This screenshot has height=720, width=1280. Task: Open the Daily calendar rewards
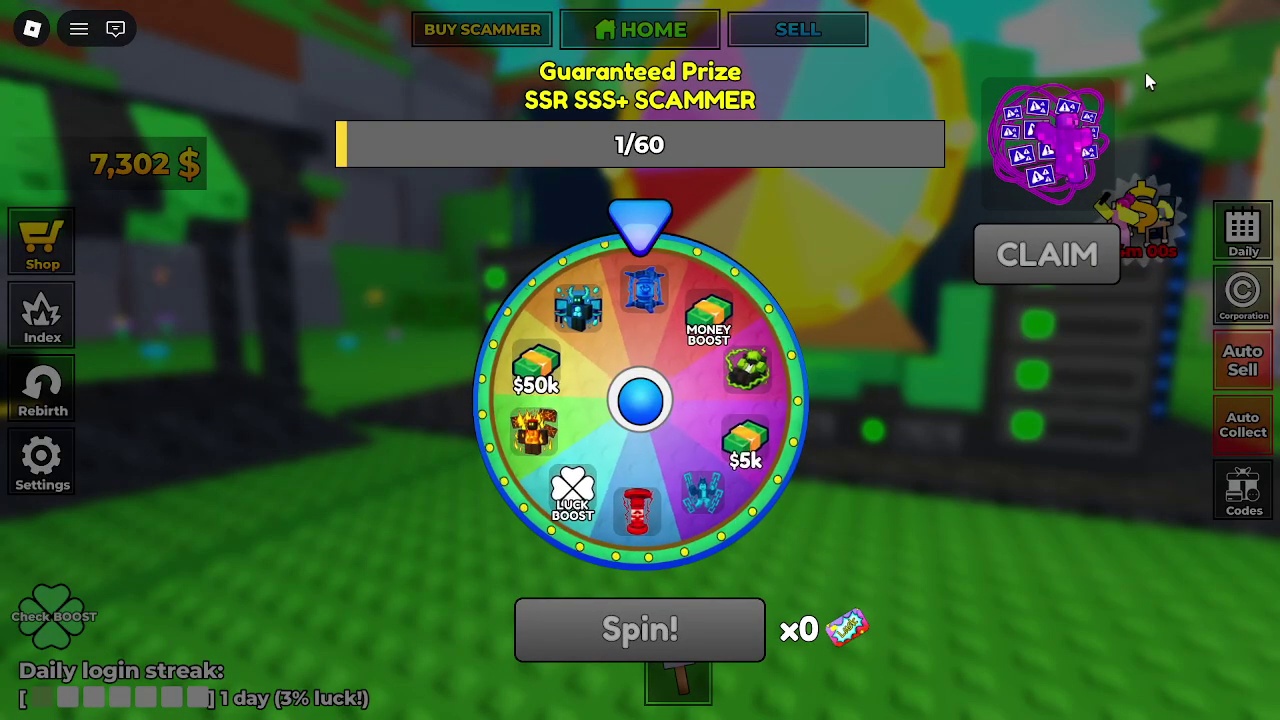(x=1243, y=233)
